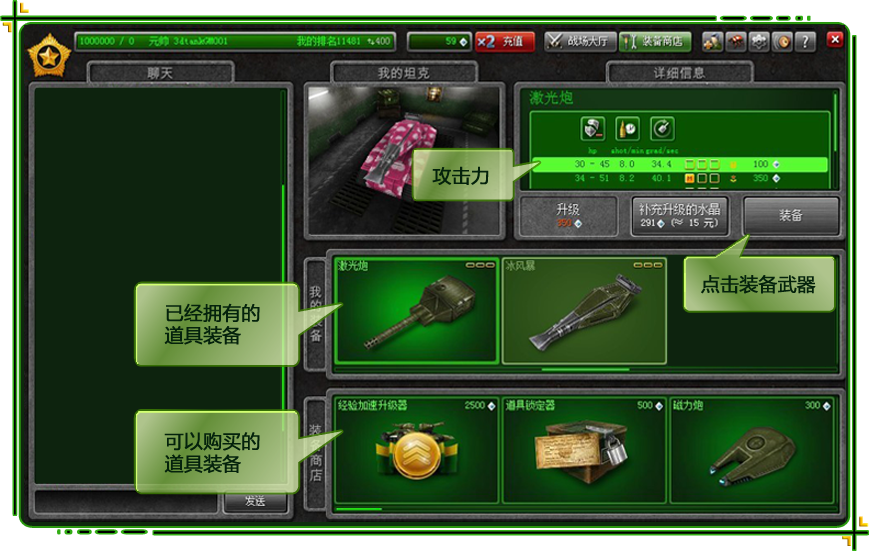The height and width of the screenshot is (551, 869).
Task: Click the 升级 upgrade button
Action: (568, 215)
